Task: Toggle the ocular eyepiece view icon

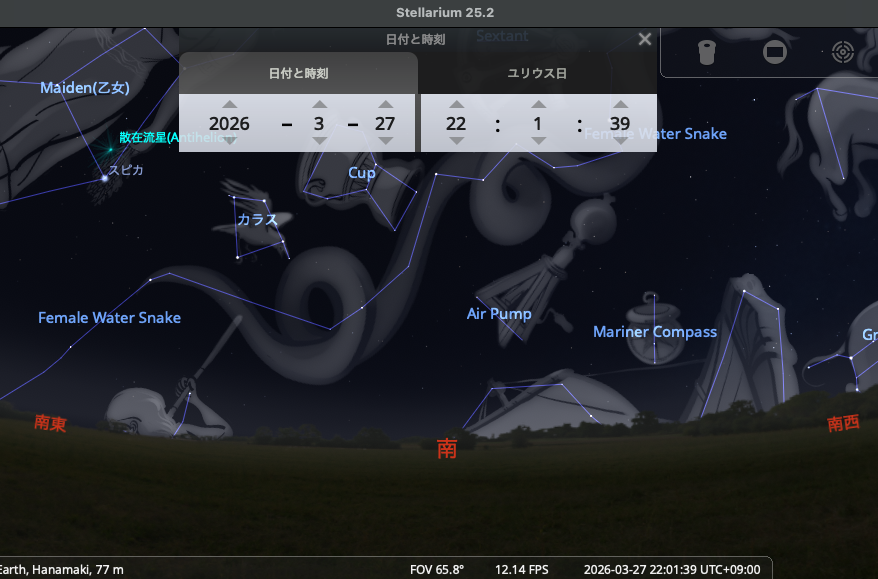Action: pyautogui.click(x=707, y=51)
